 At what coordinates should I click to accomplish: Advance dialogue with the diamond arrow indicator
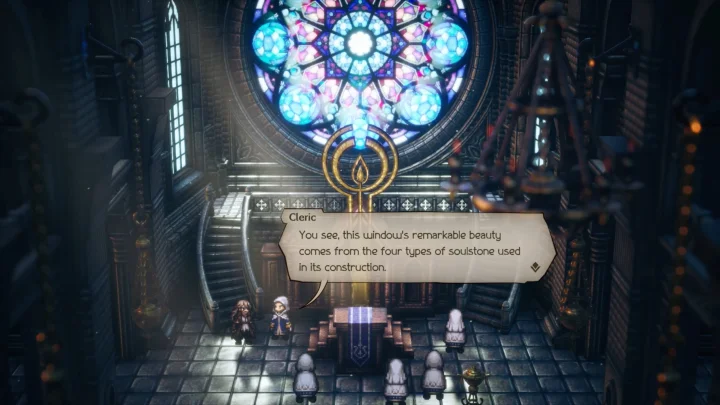537,267
